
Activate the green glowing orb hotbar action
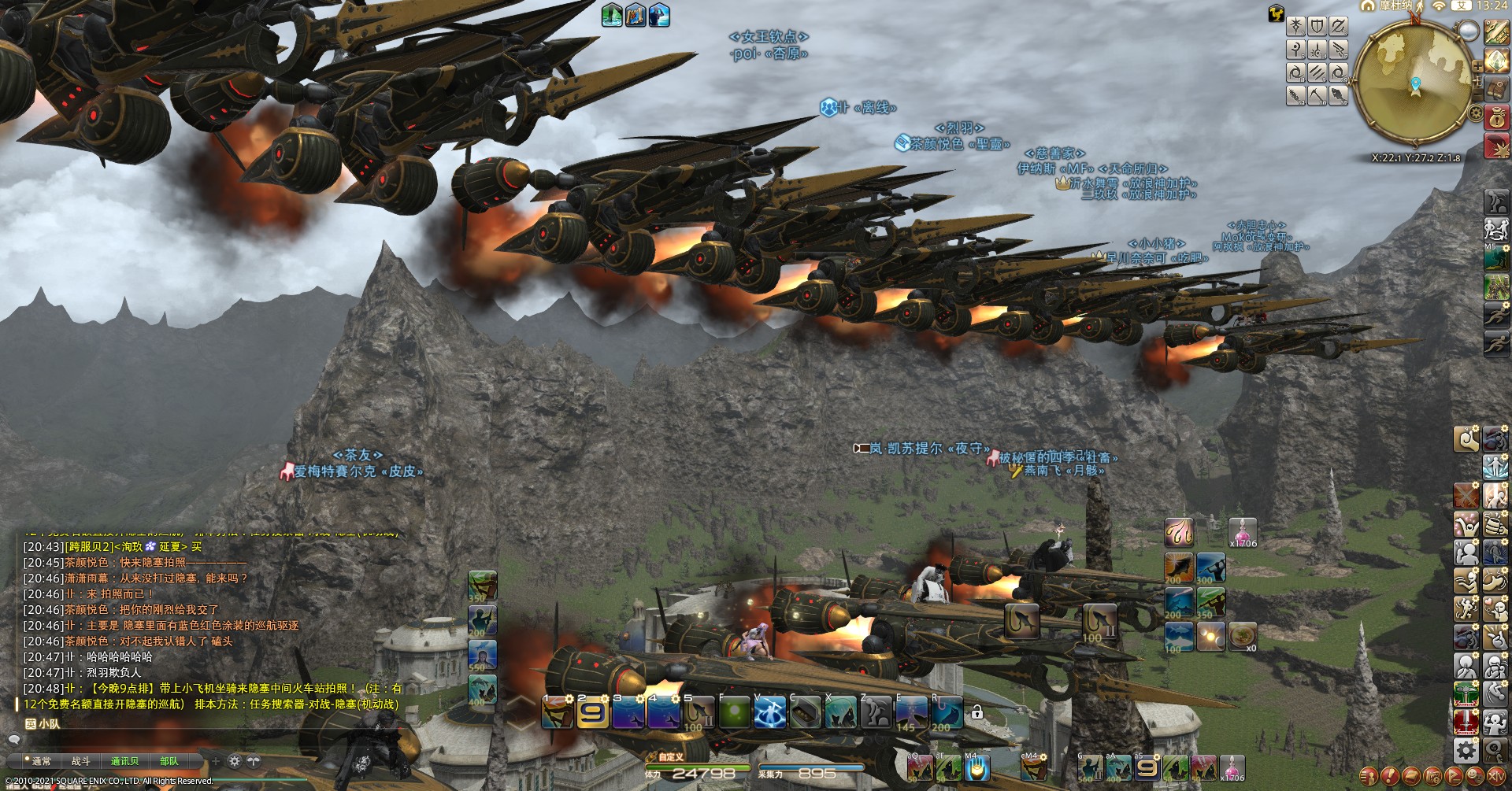pyautogui.click(x=734, y=713)
